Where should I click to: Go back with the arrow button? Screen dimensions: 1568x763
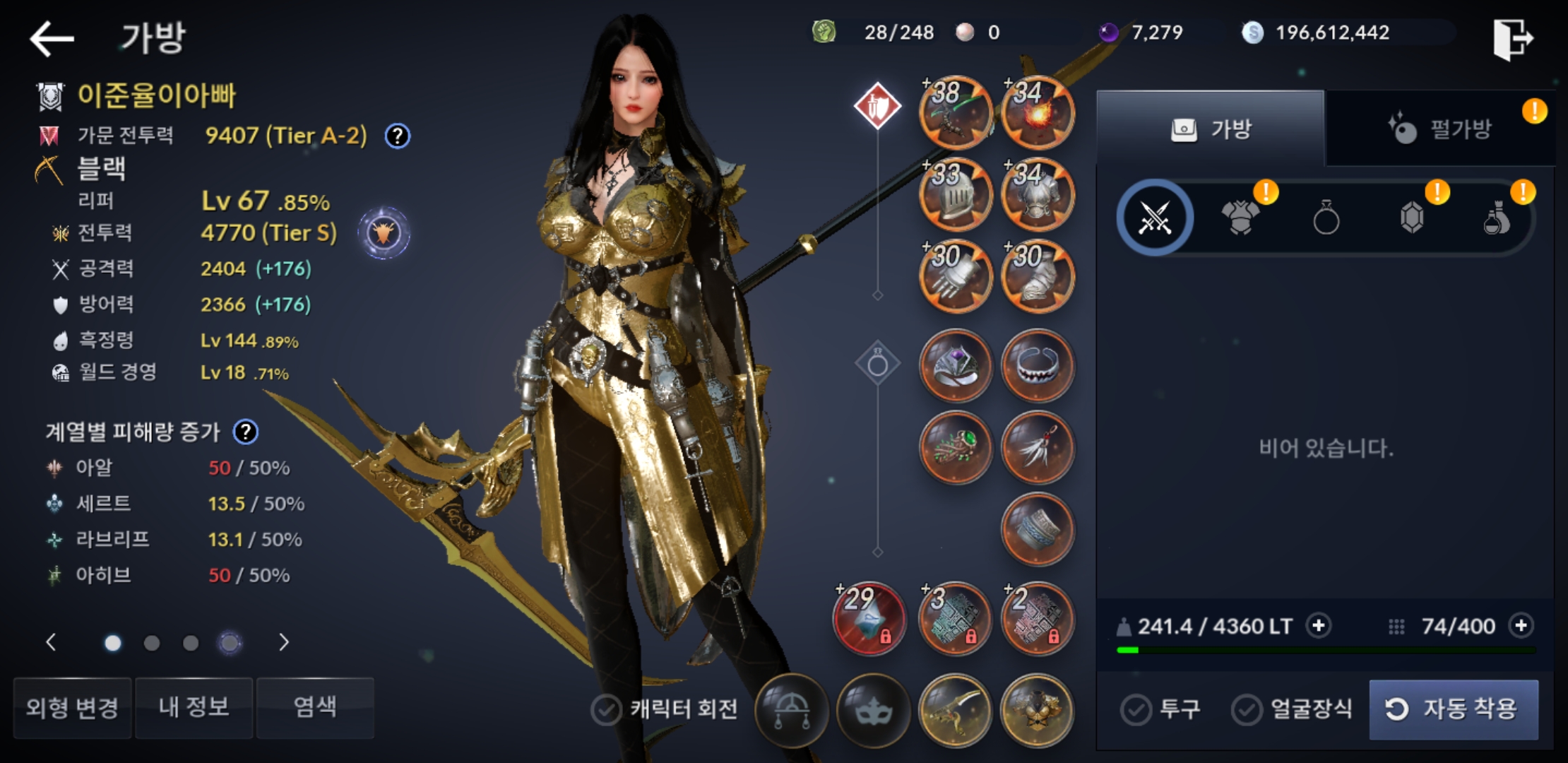click(52, 38)
